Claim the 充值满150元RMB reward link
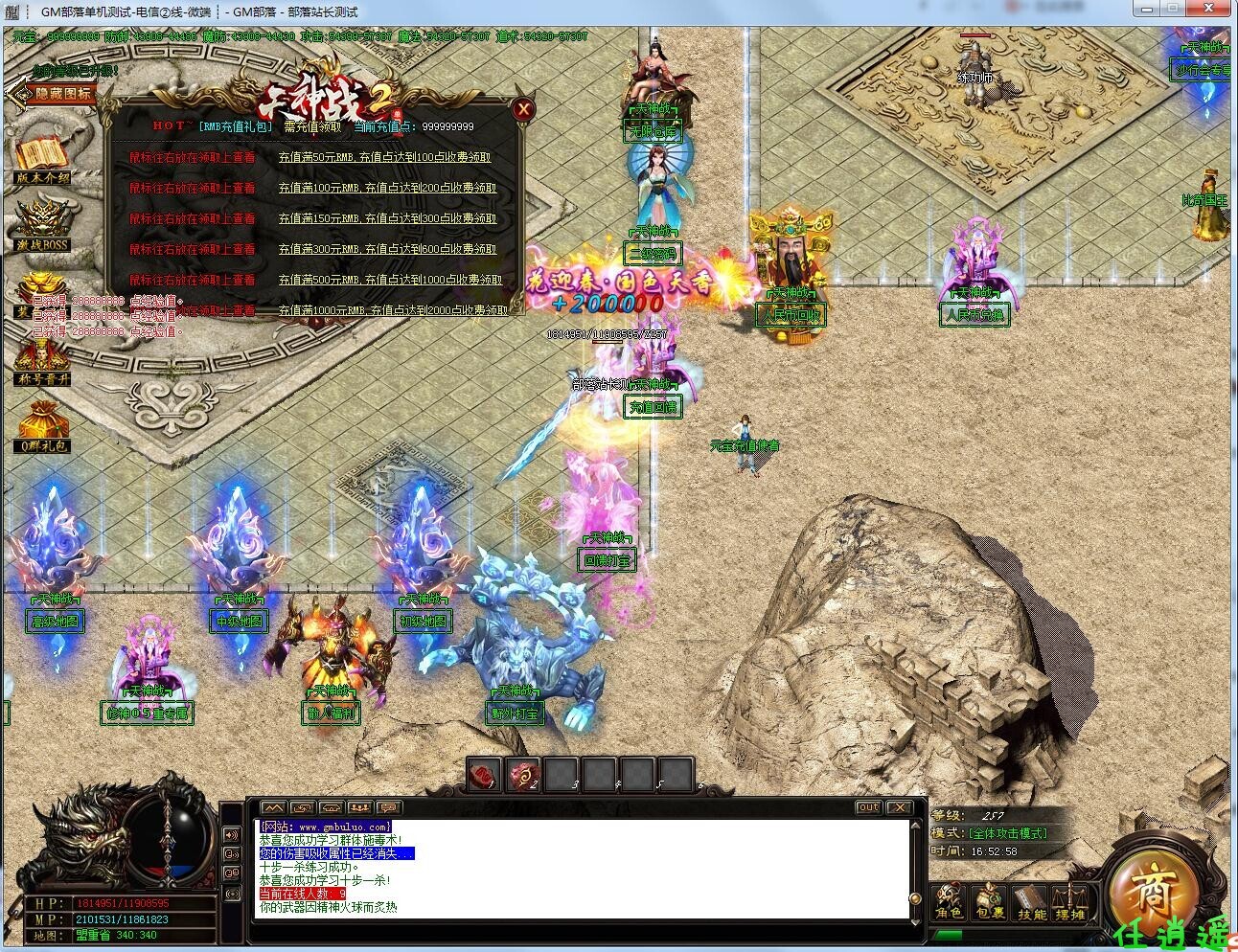 pyautogui.click(x=387, y=219)
